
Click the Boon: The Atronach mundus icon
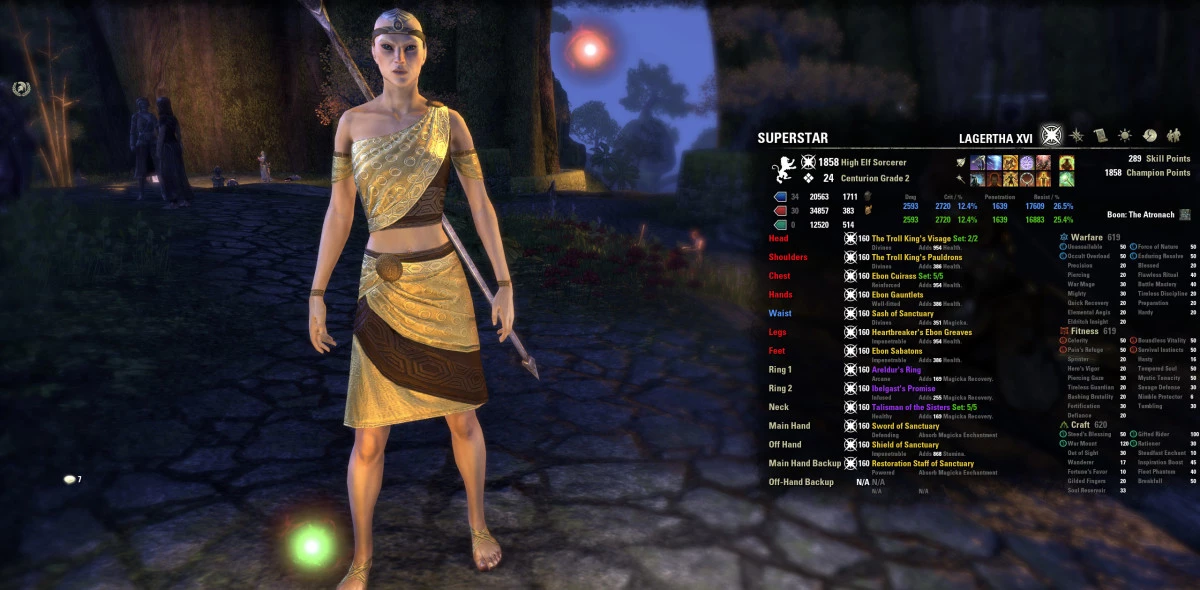pyautogui.click(x=1185, y=215)
